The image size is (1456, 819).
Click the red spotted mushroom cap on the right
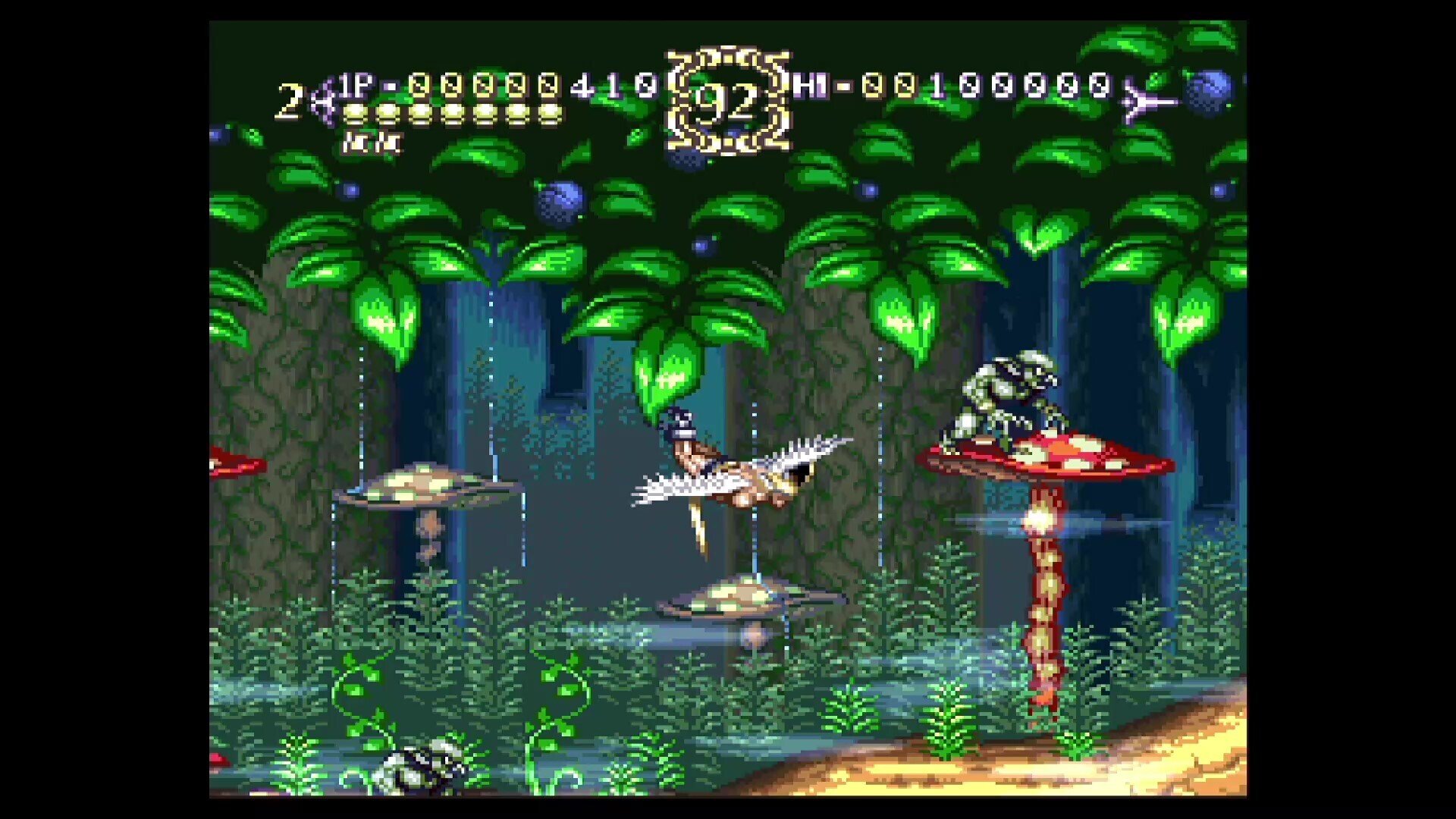(1054, 455)
